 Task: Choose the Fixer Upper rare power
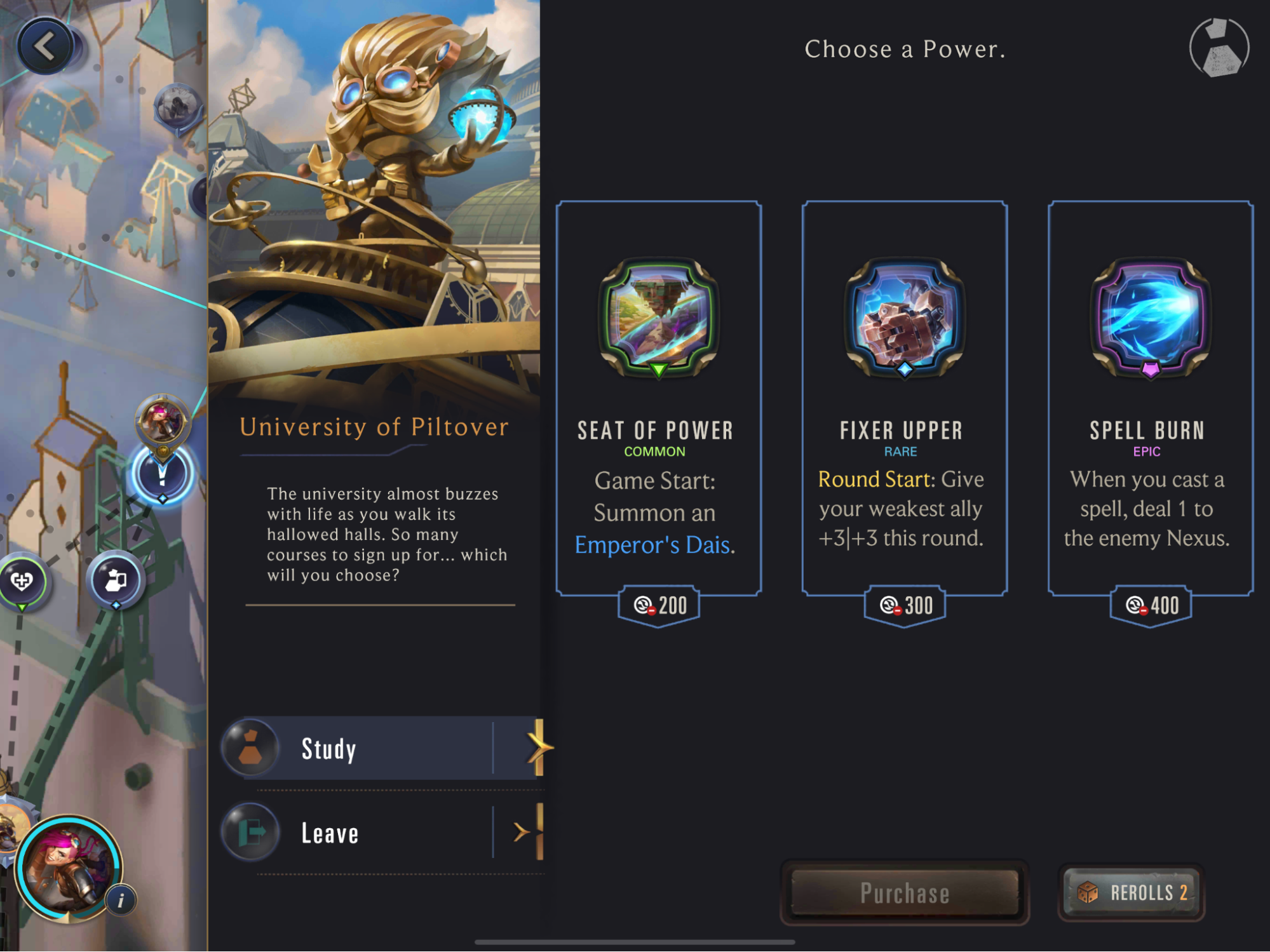904,399
